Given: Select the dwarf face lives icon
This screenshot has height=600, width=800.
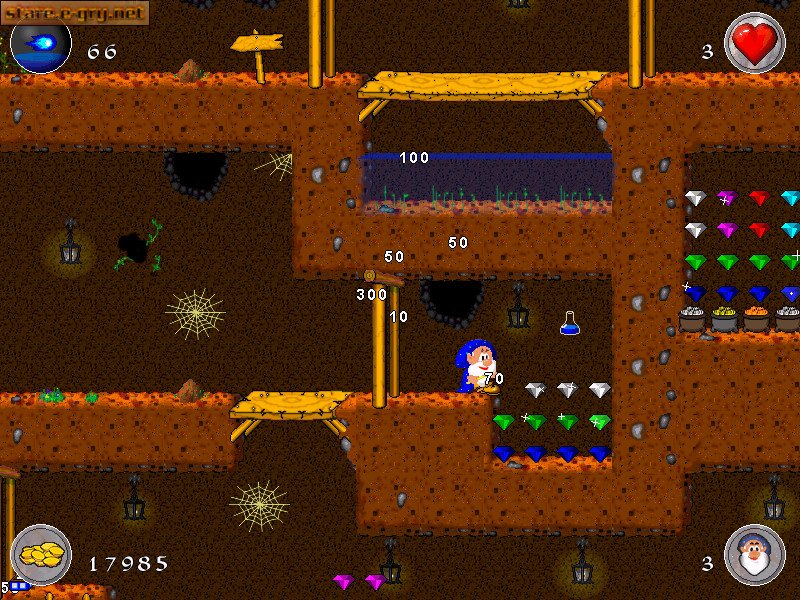Looking at the screenshot, I should coord(754,555).
